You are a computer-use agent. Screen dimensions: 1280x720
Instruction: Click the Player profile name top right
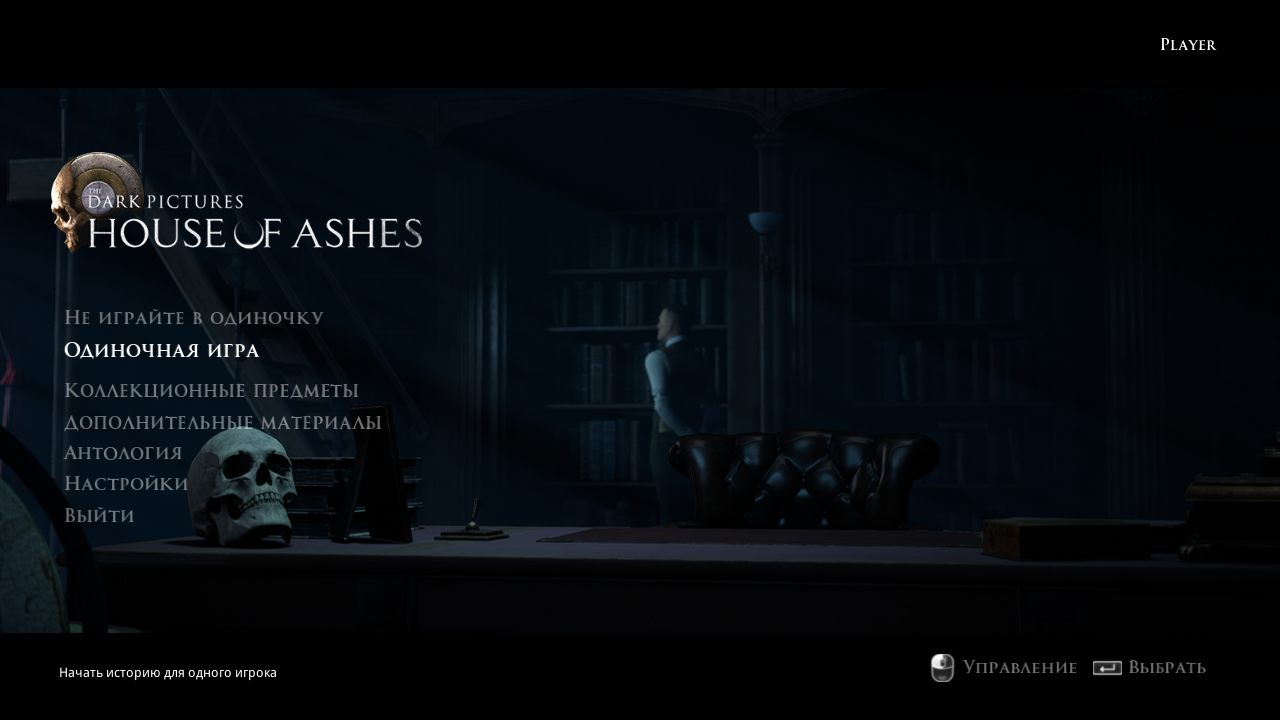1187,44
